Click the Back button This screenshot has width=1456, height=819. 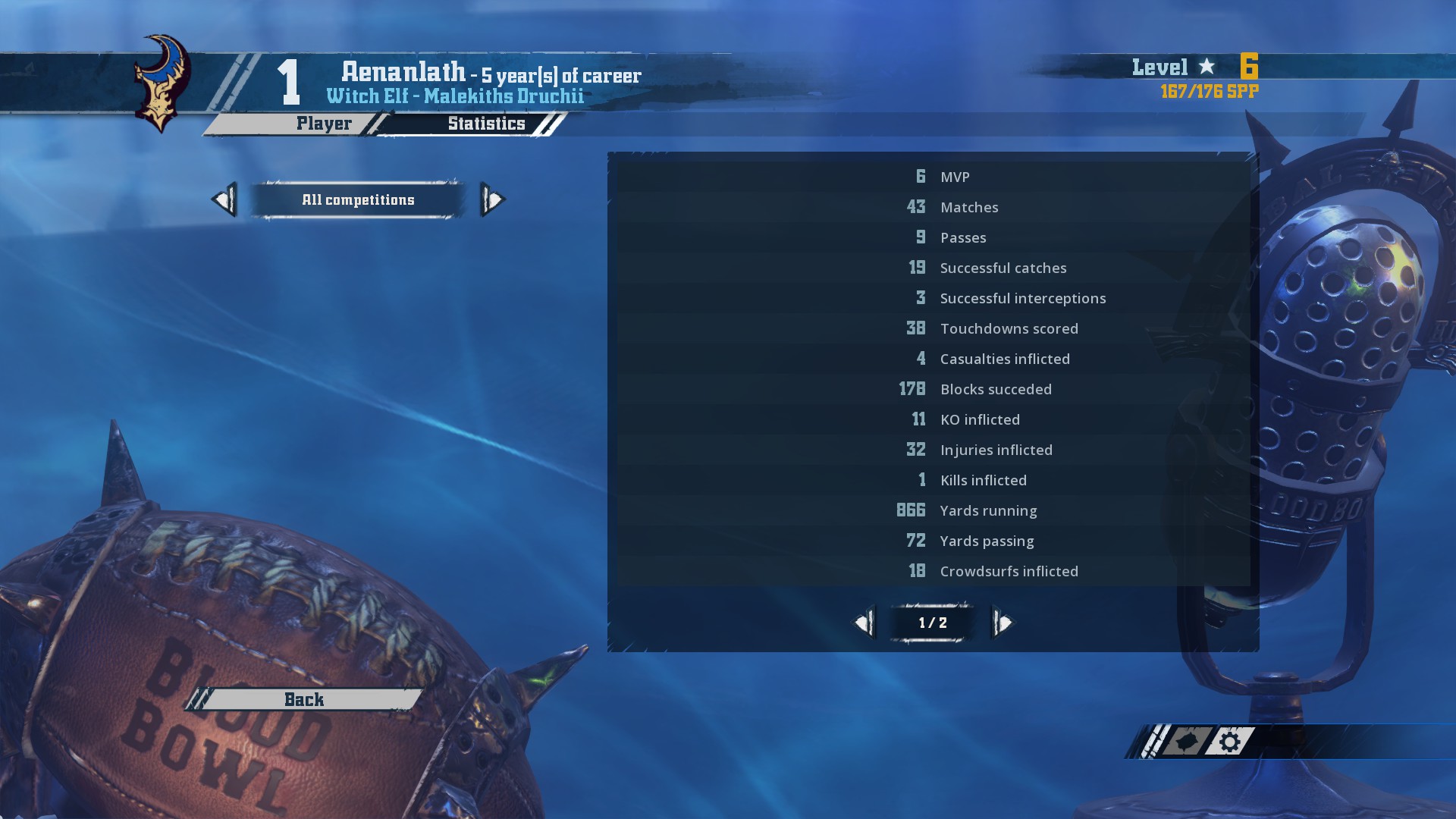point(304,699)
